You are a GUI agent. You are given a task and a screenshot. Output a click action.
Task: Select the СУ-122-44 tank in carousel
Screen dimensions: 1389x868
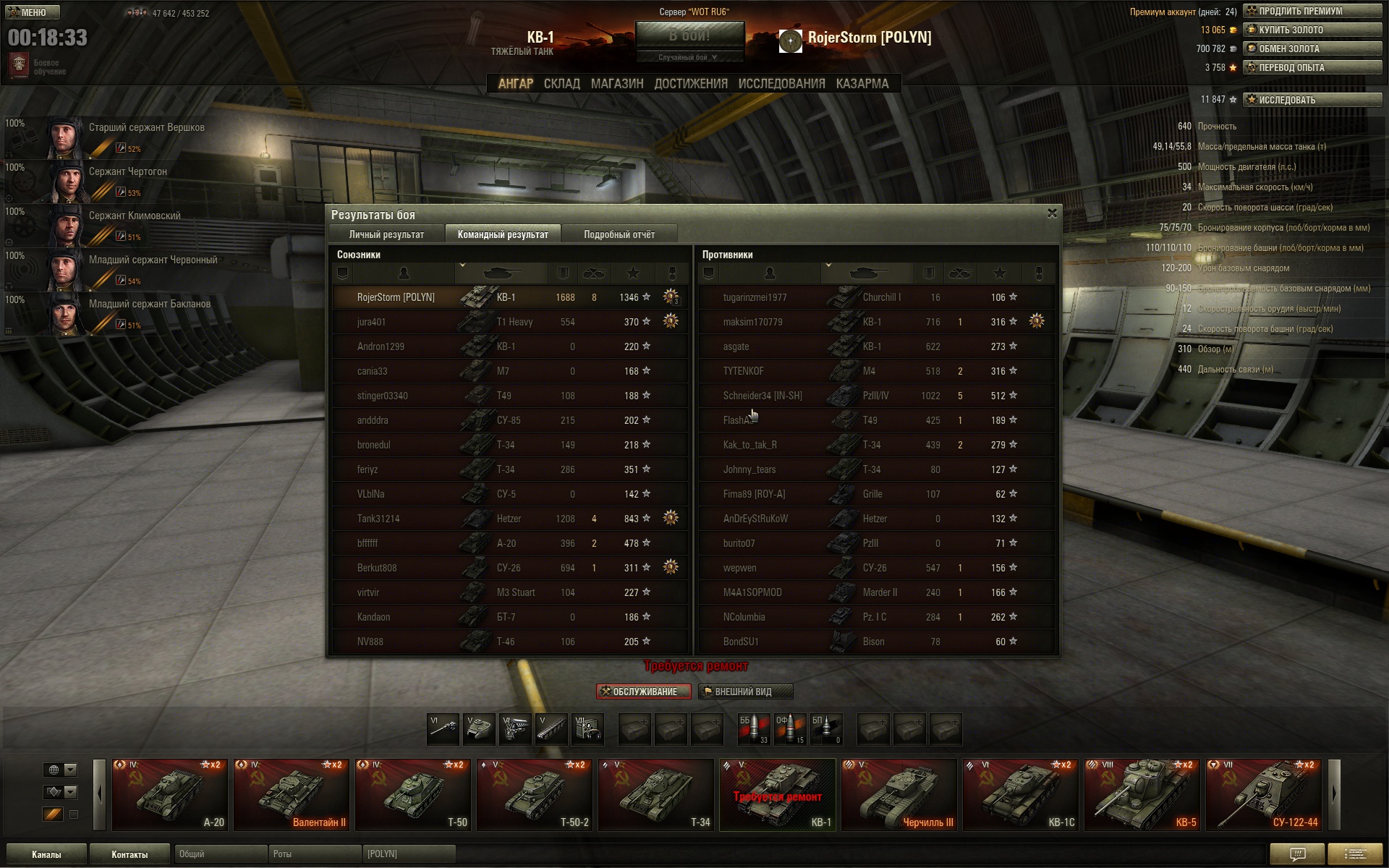(x=1264, y=794)
